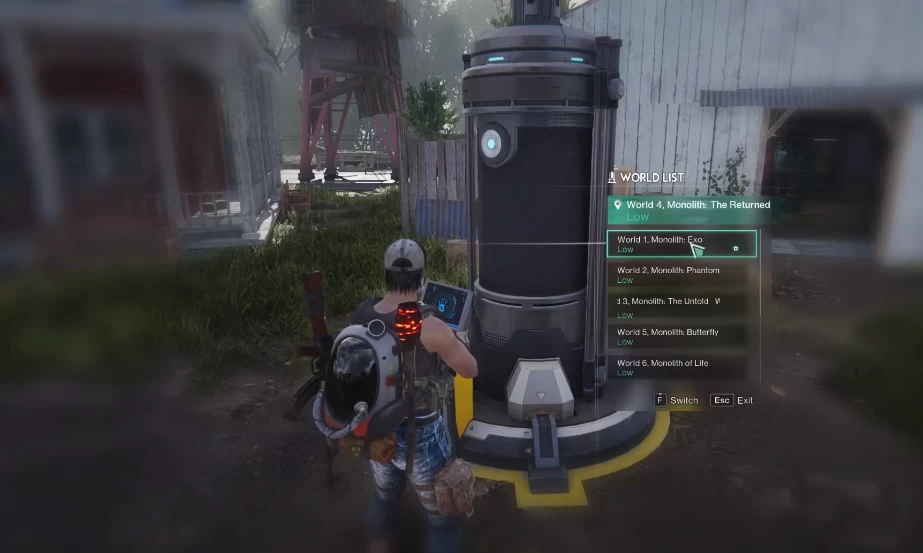Select World 6, Monolith of Life
Viewport: 923px width, 553px height.
pyautogui.click(x=677, y=367)
